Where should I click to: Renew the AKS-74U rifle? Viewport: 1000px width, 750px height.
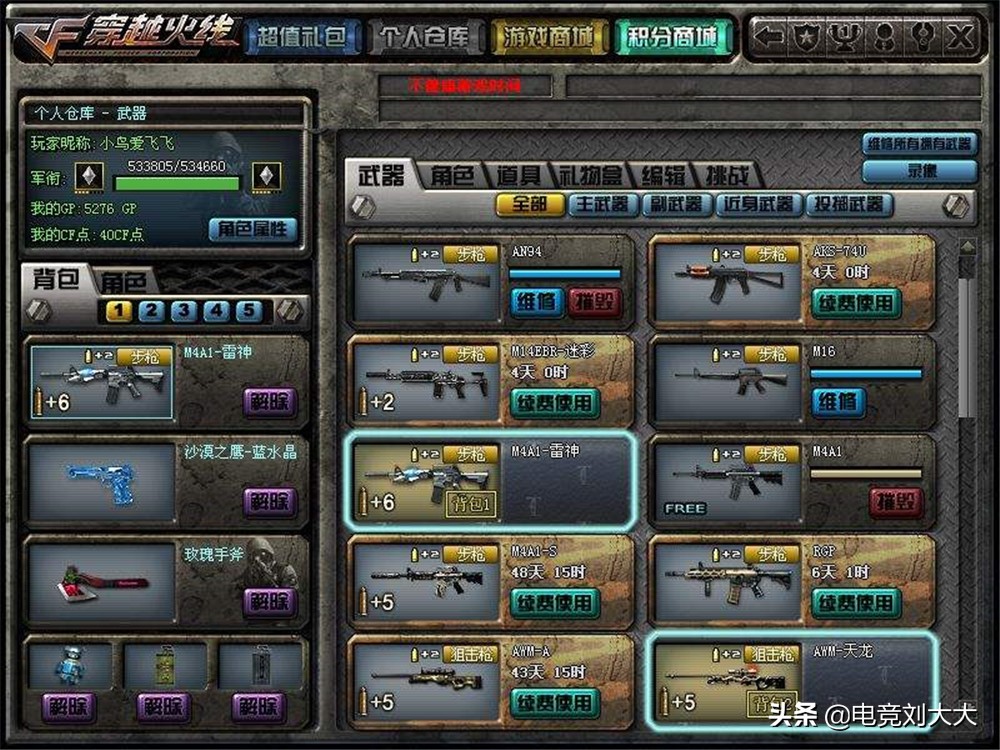pyautogui.click(x=855, y=303)
